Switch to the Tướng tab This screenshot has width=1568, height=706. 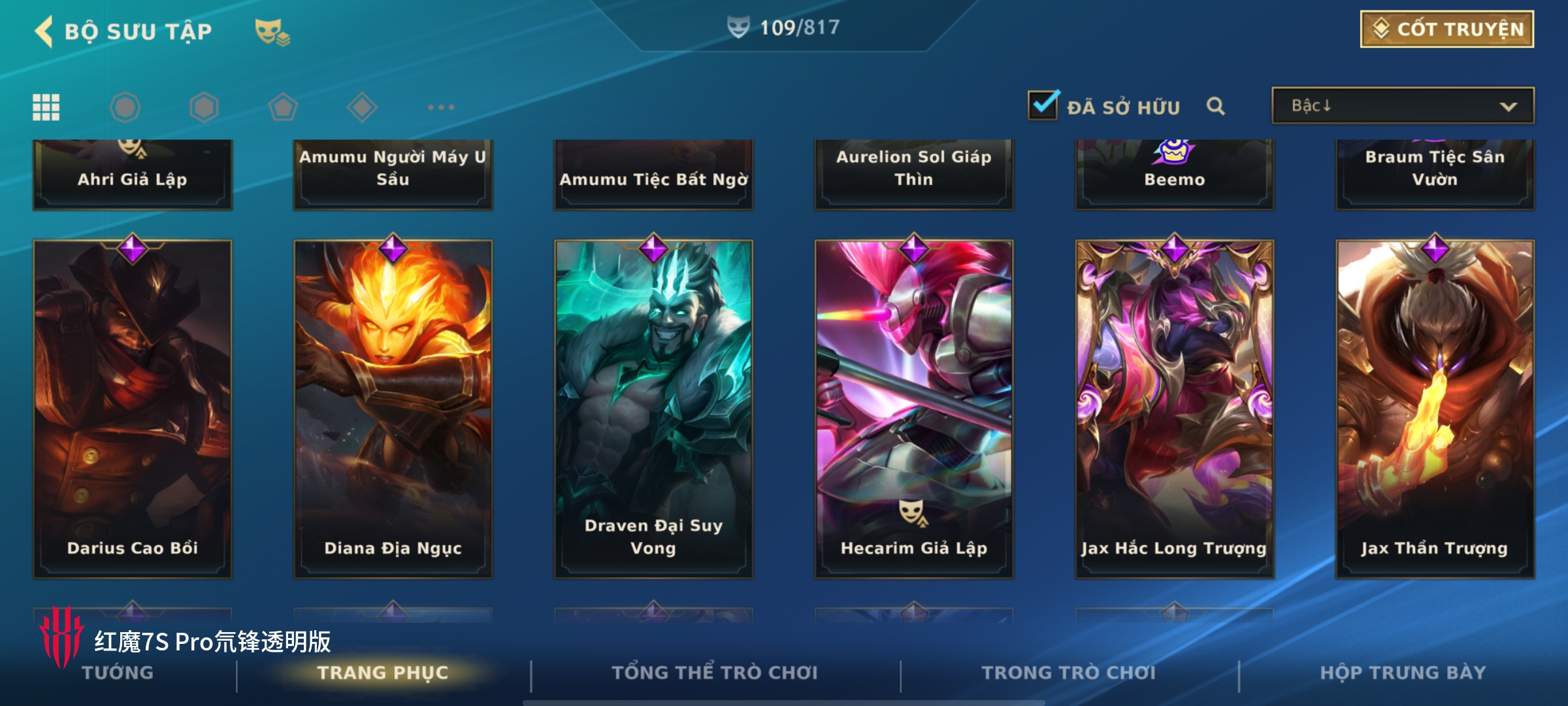(x=118, y=673)
